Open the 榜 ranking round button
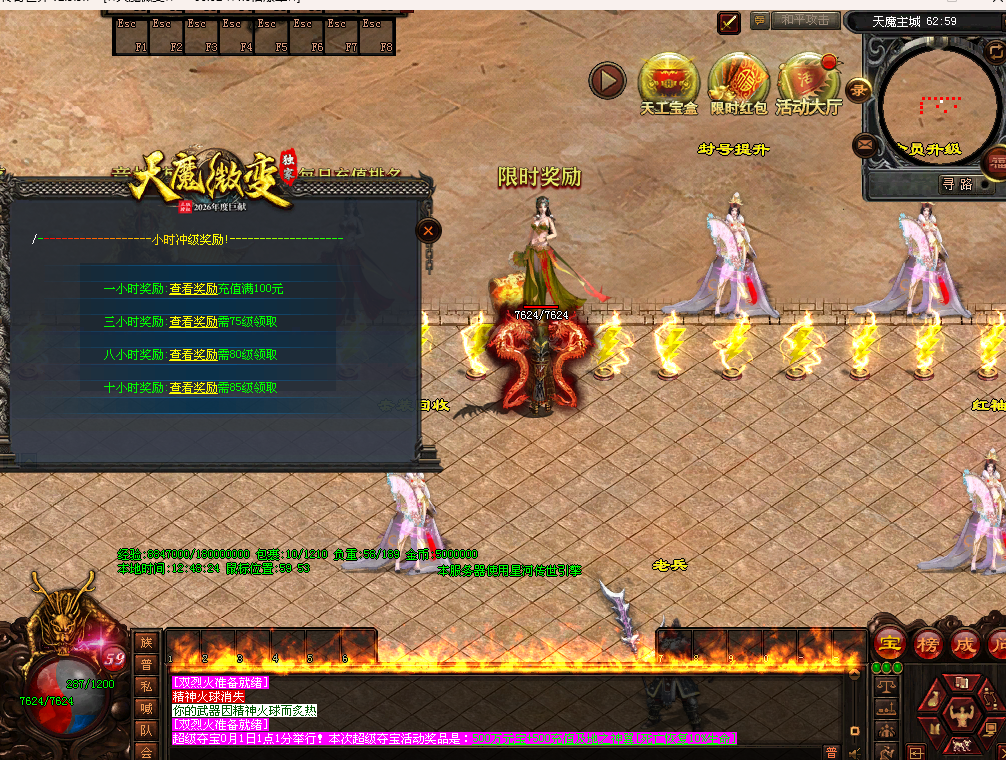Viewport: 1006px width, 760px height. 927,643
